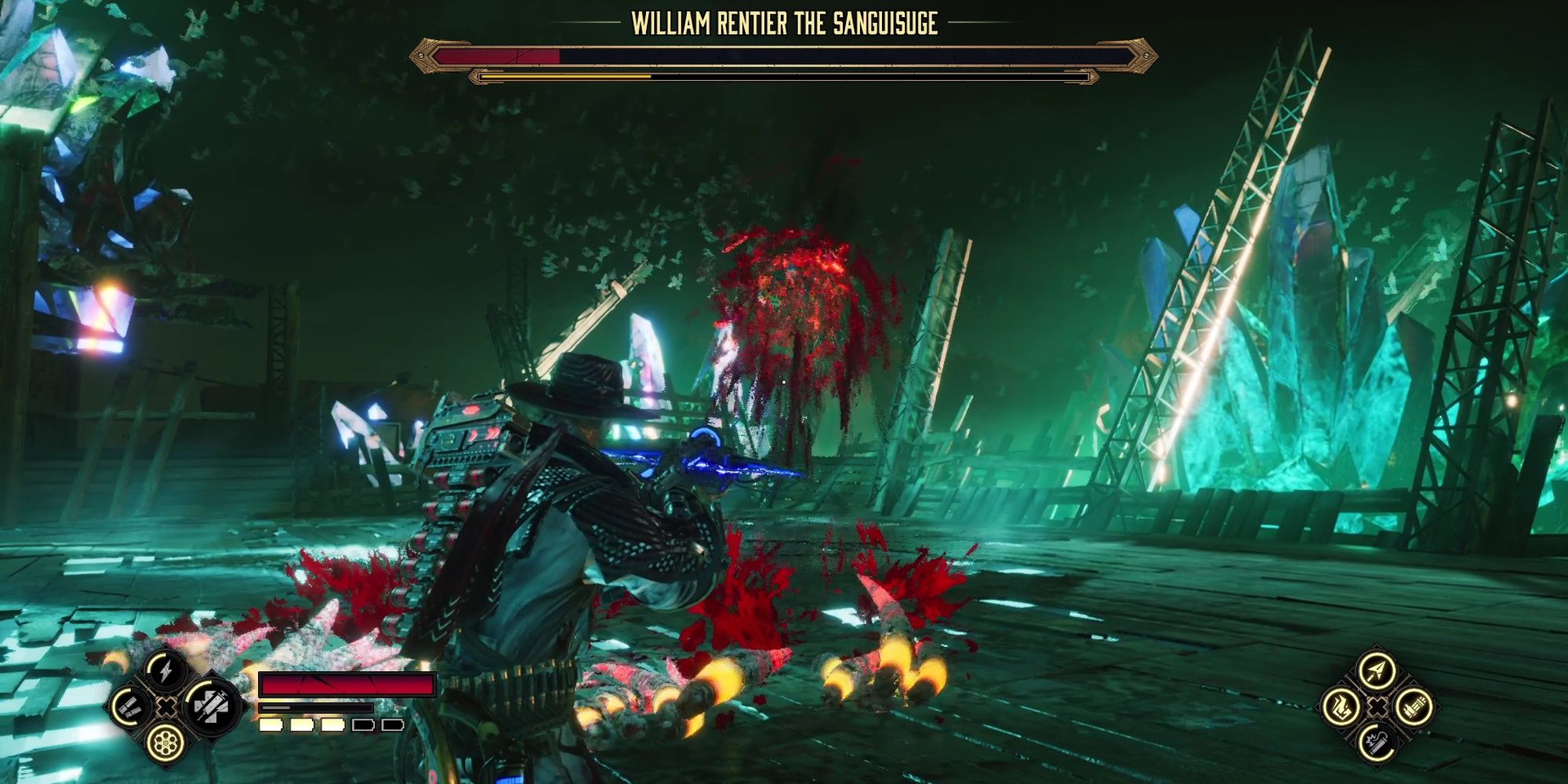Select the healing syringe cross icon

pyautogui.click(x=211, y=708)
